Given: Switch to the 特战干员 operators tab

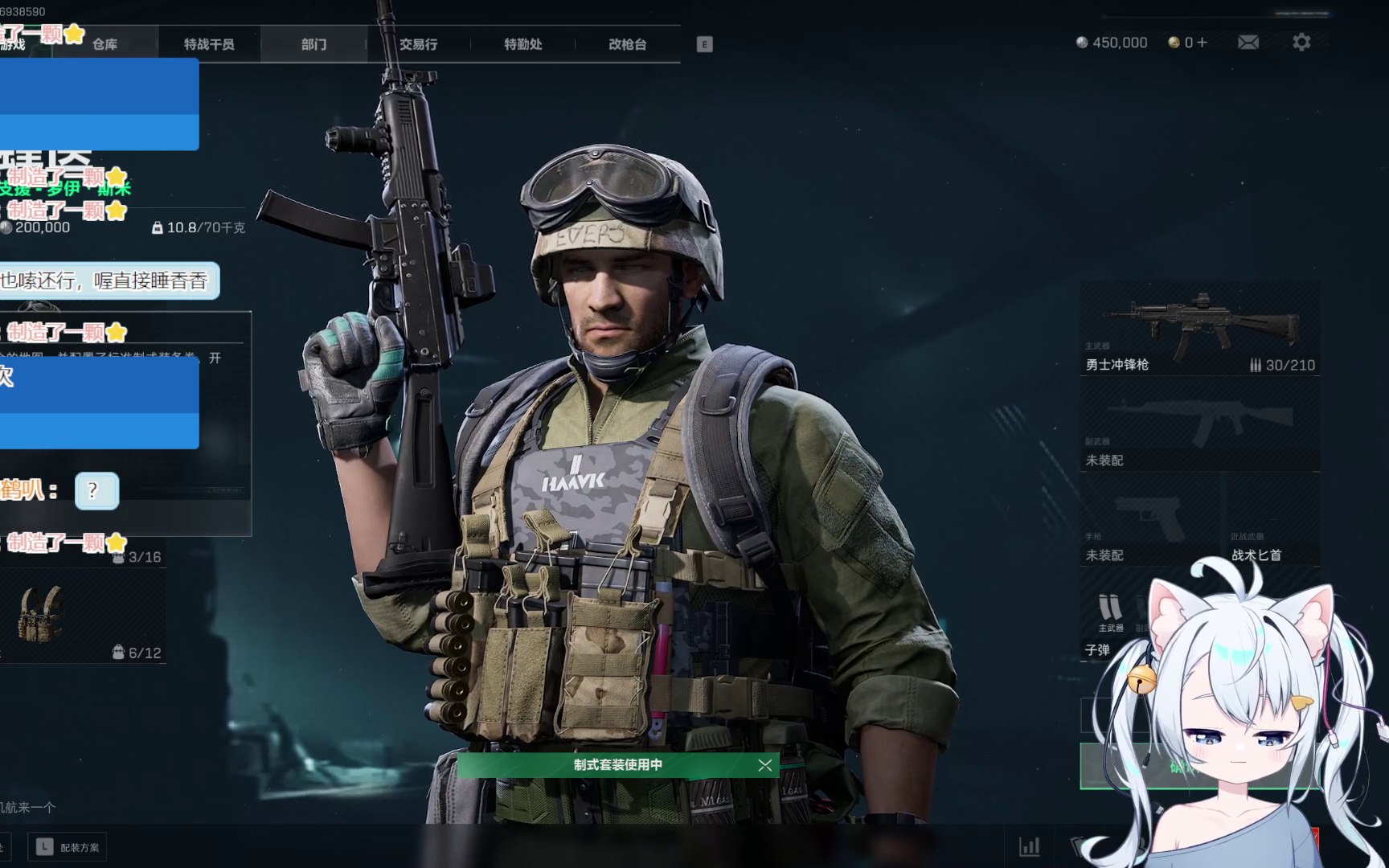Looking at the screenshot, I should point(209,44).
